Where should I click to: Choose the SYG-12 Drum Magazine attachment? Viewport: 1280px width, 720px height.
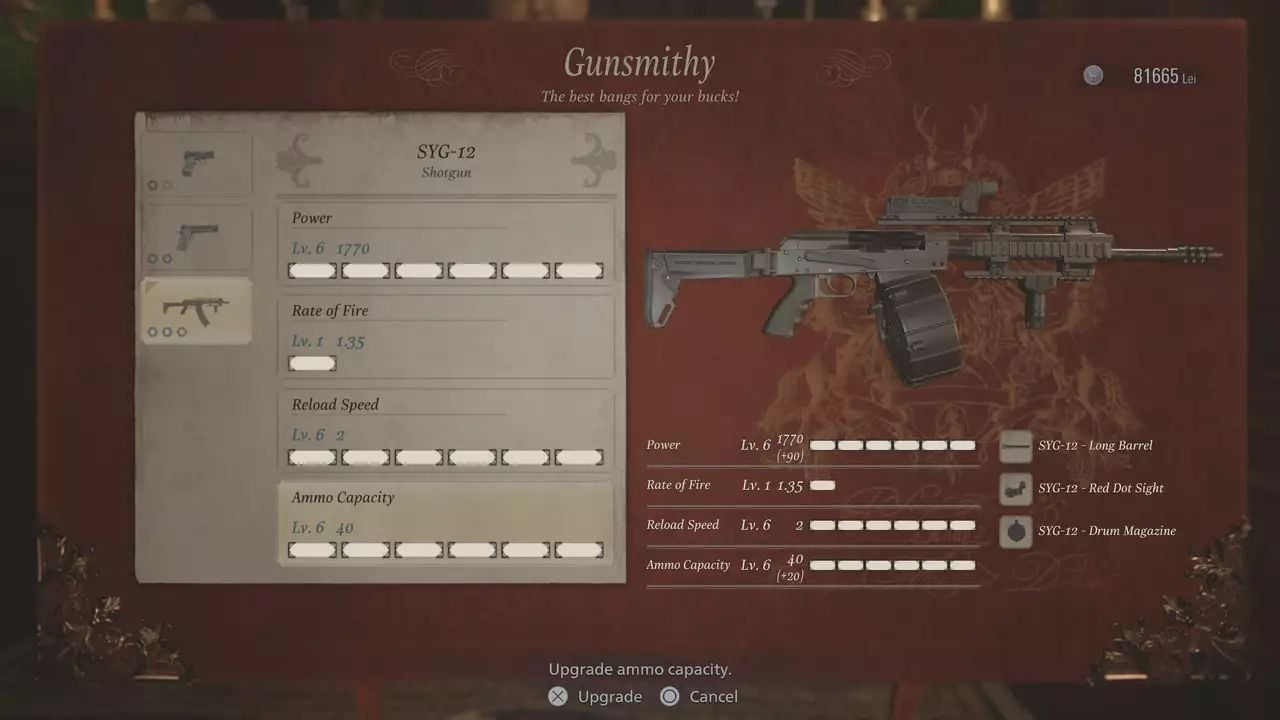coord(1016,531)
